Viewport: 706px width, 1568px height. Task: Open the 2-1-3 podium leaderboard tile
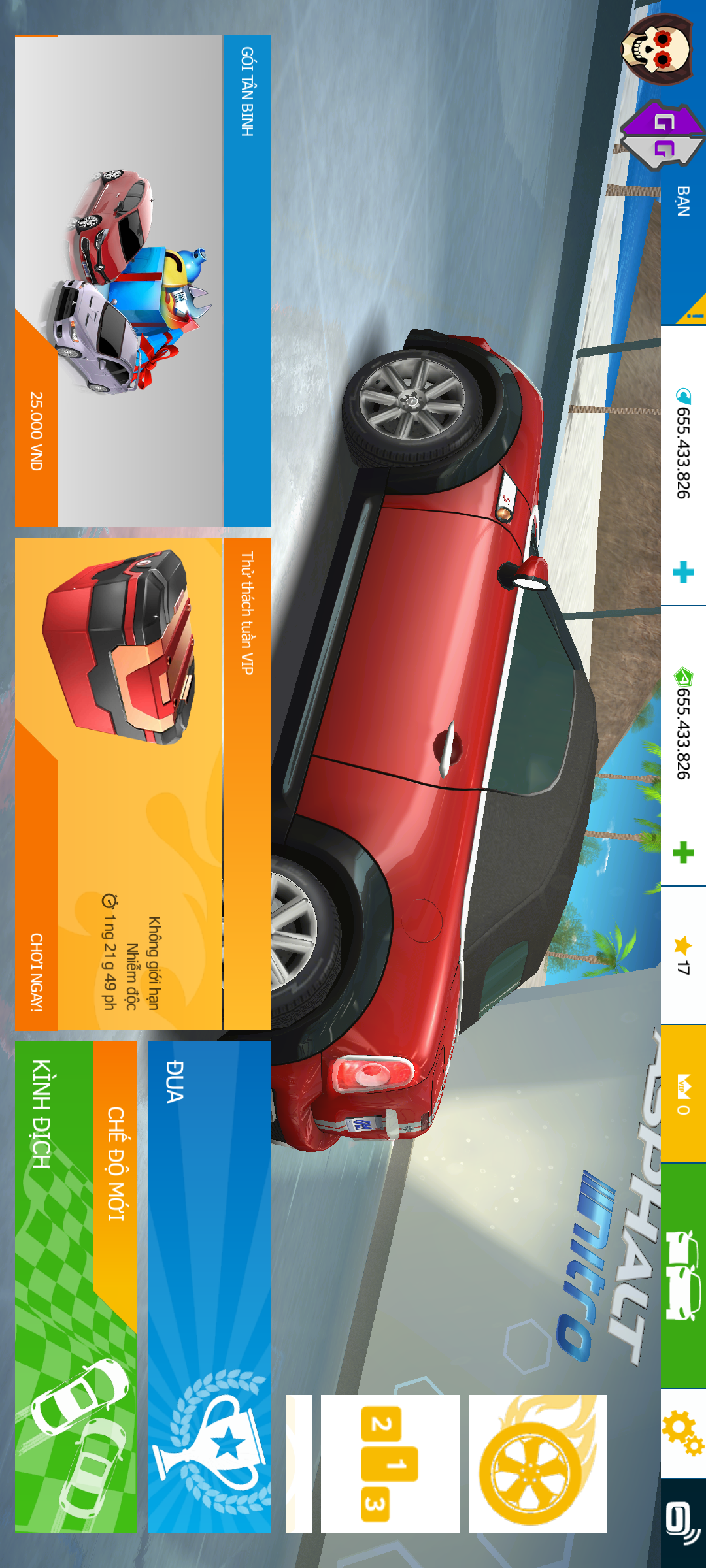tap(390, 1463)
